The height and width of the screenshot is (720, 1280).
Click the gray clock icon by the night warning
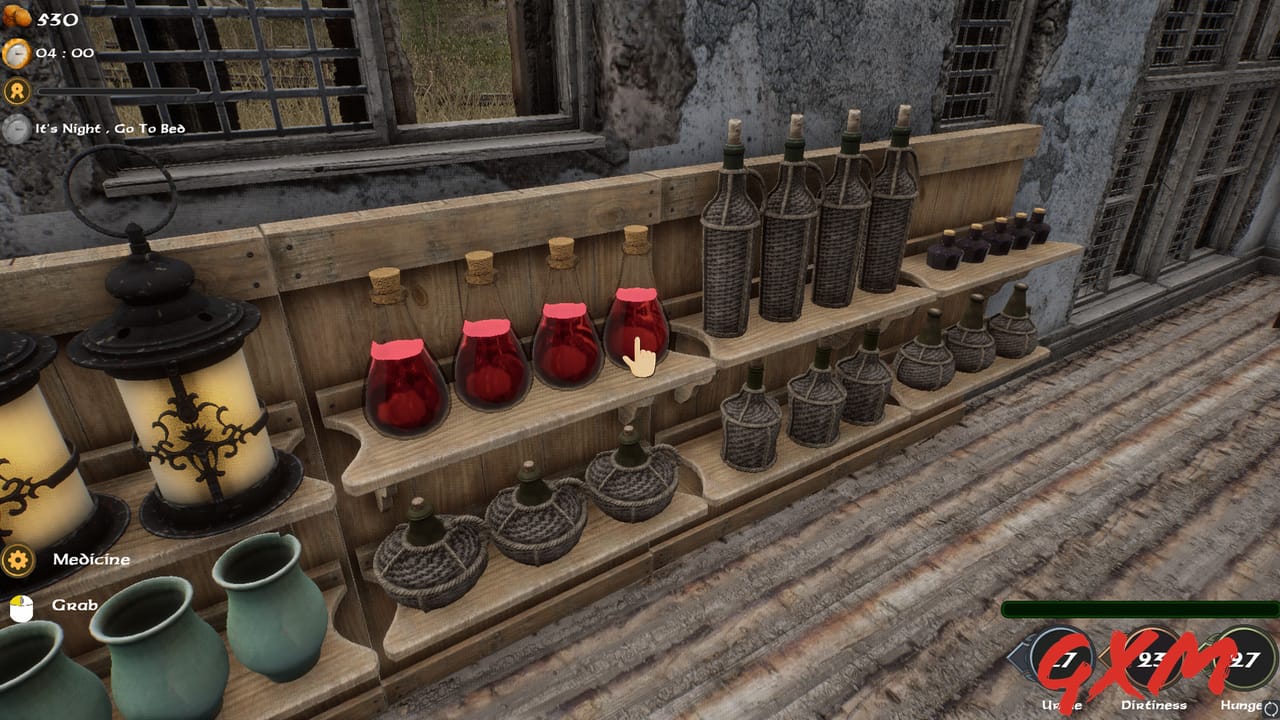coord(14,128)
